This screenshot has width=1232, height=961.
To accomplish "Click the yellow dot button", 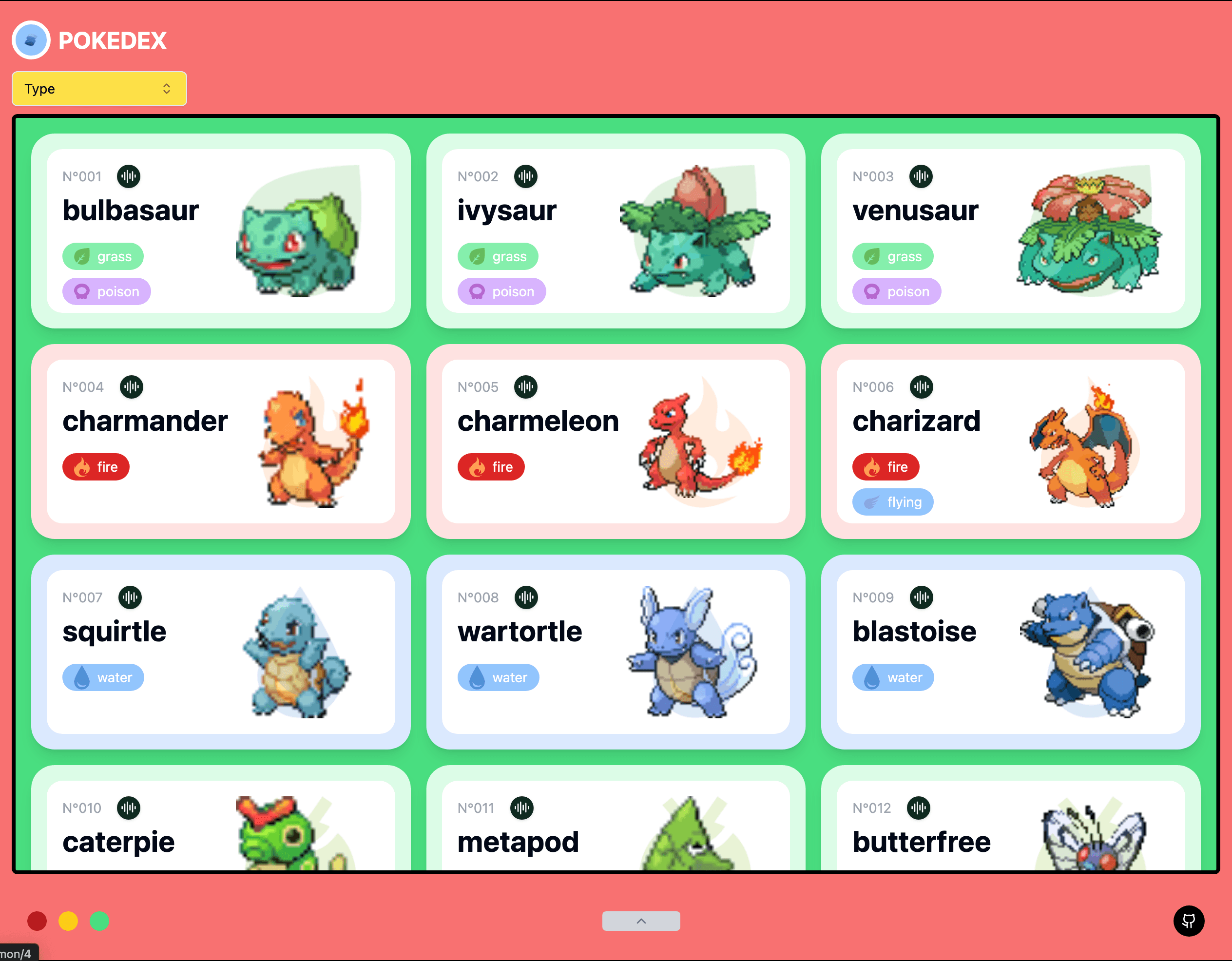I will [68, 921].
